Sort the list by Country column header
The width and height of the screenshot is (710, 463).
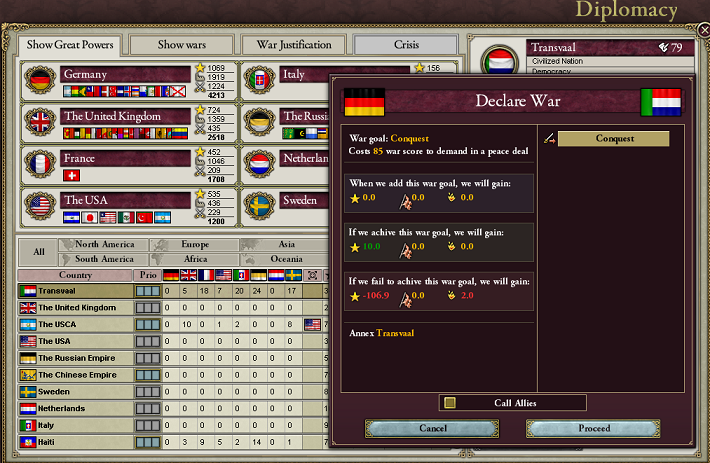pyautogui.click(x=75, y=275)
